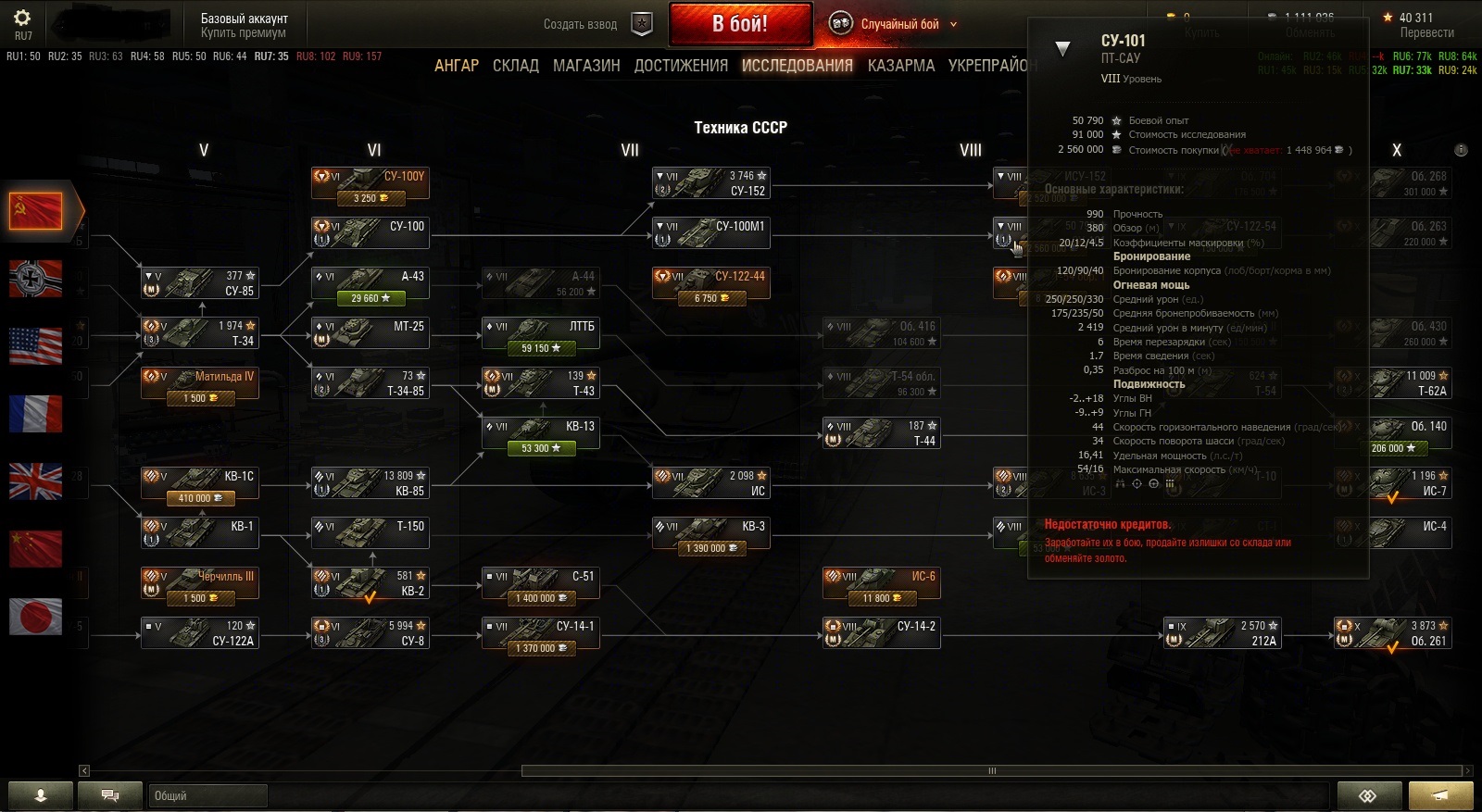
Task: Click Создать взвод to create a platoon
Action: coord(581,25)
